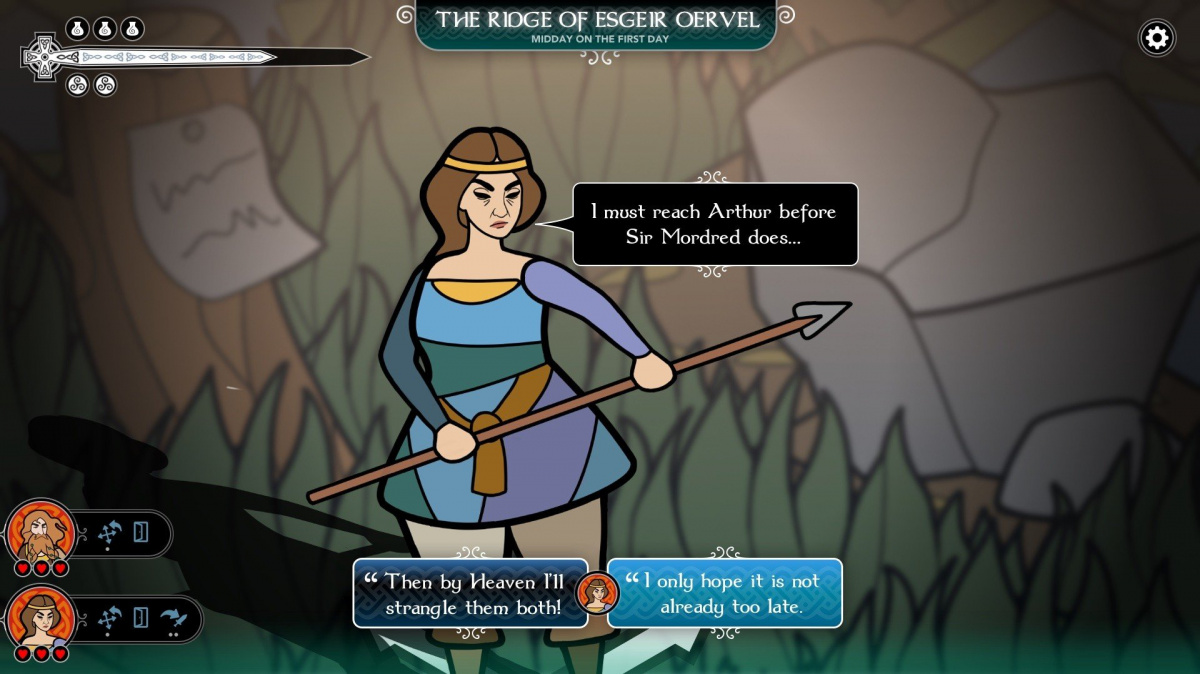Use the woman's sword strike ability
The height and width of the screenshot is (674, 1200).
174,618
